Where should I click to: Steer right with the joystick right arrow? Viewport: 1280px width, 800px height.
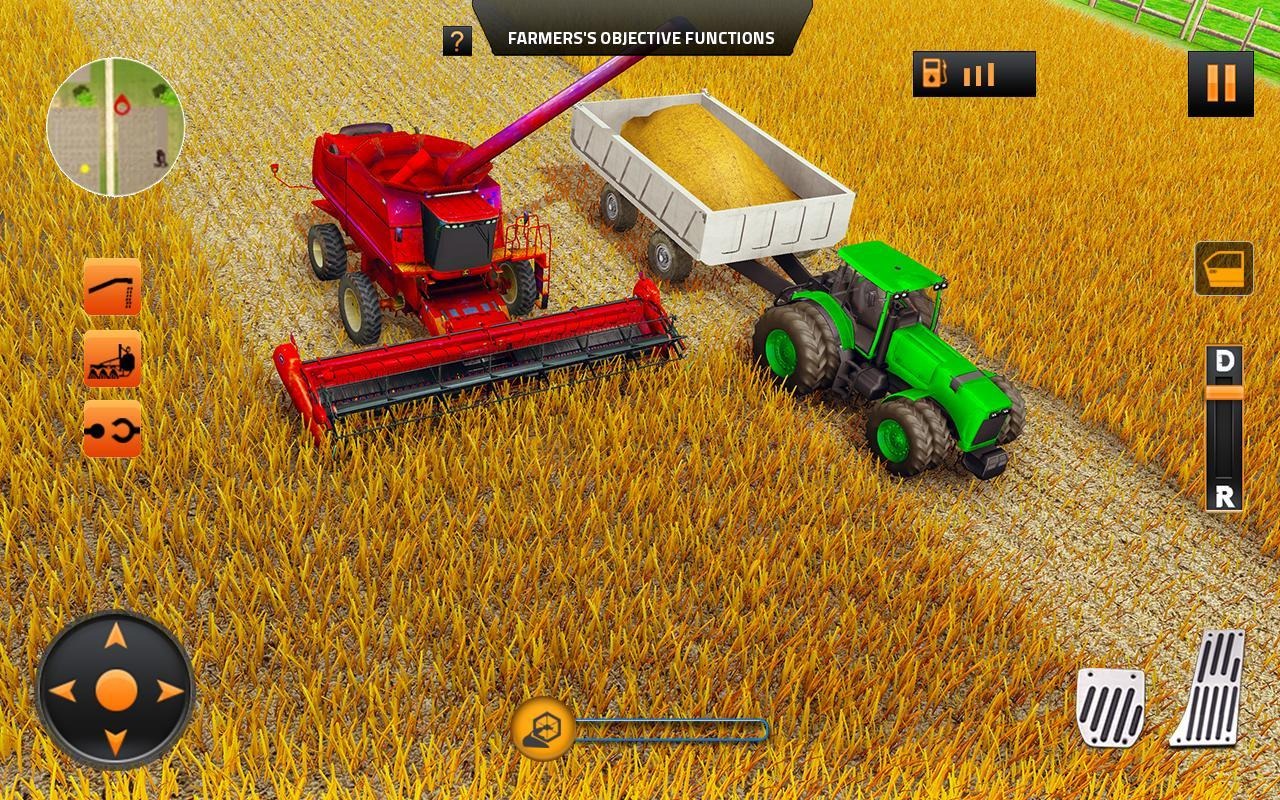169,690
